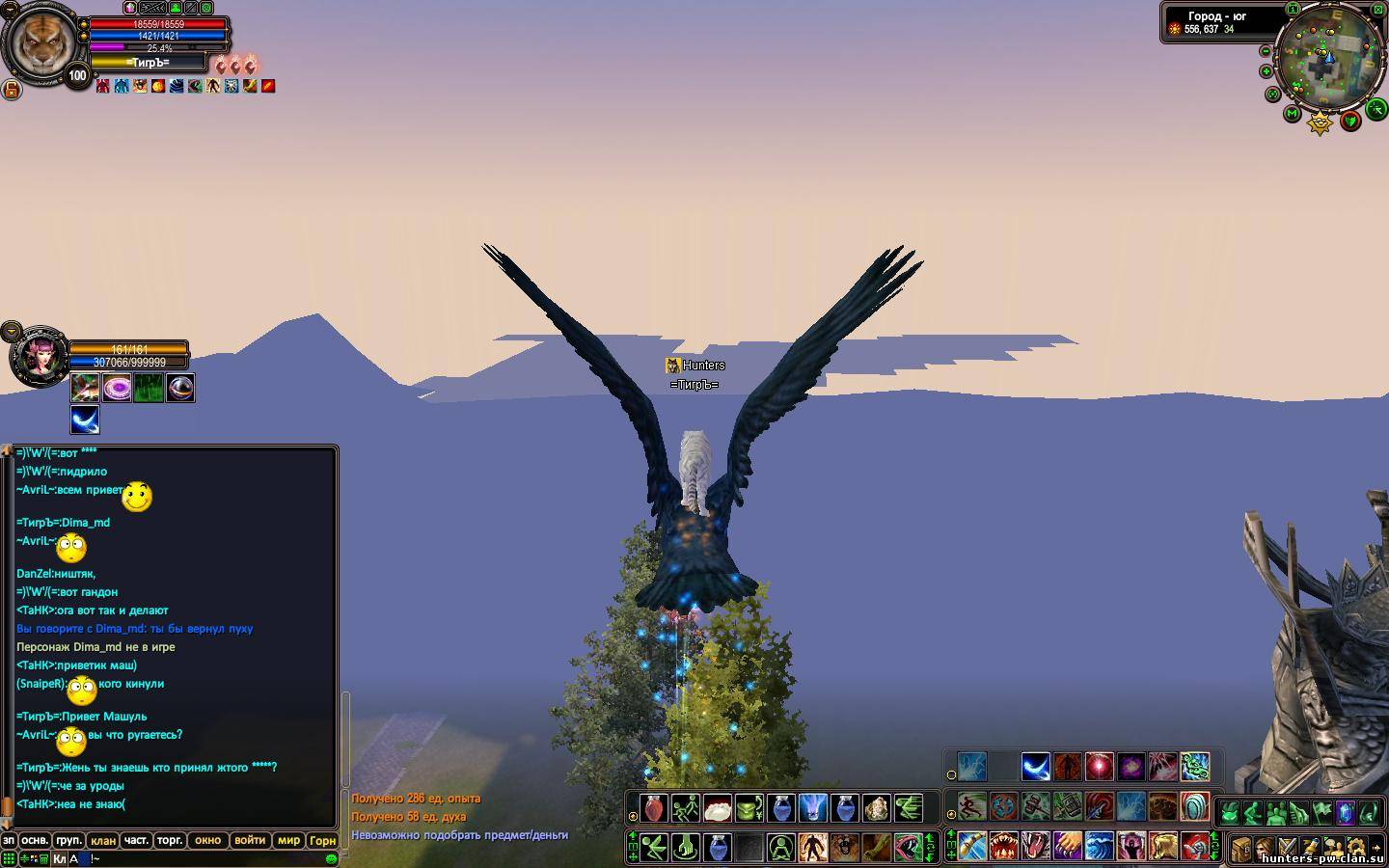1389x868 pixels.
Task: Activate the purple swirl pet skill
Action: pos(118,388)
